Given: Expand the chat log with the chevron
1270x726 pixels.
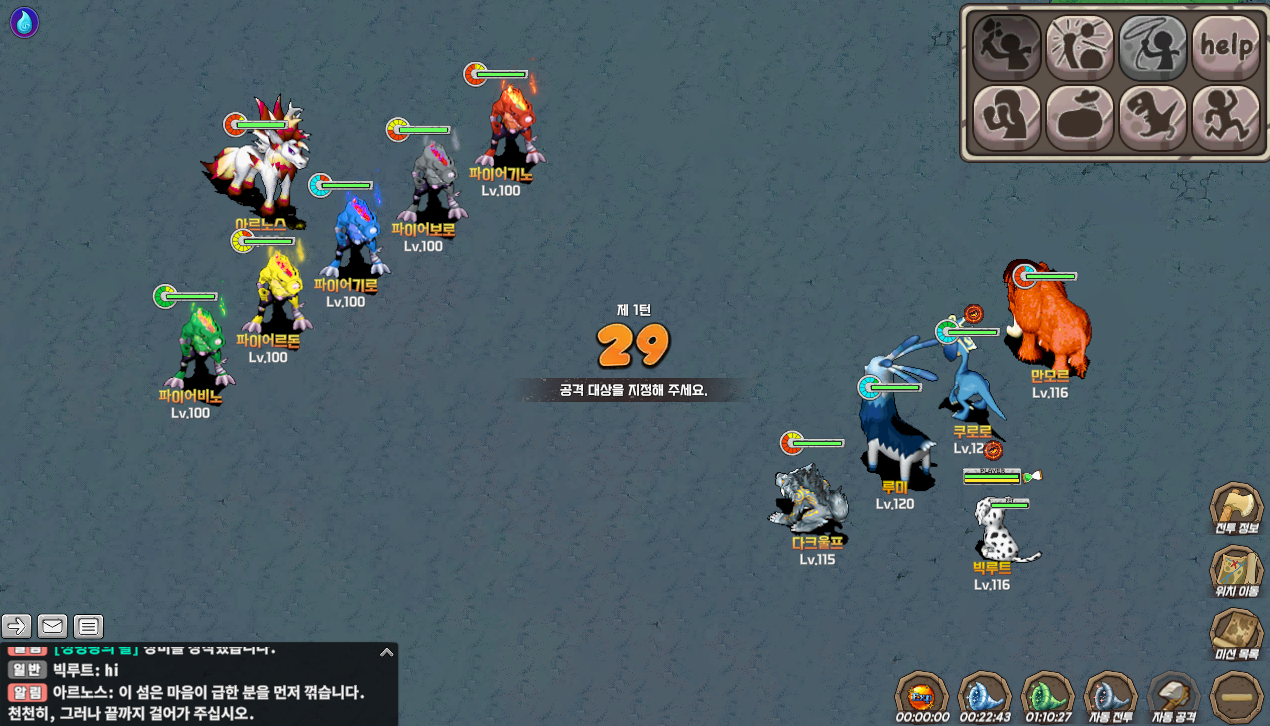Looking at the screenshot, I should [x=386, y=652].
